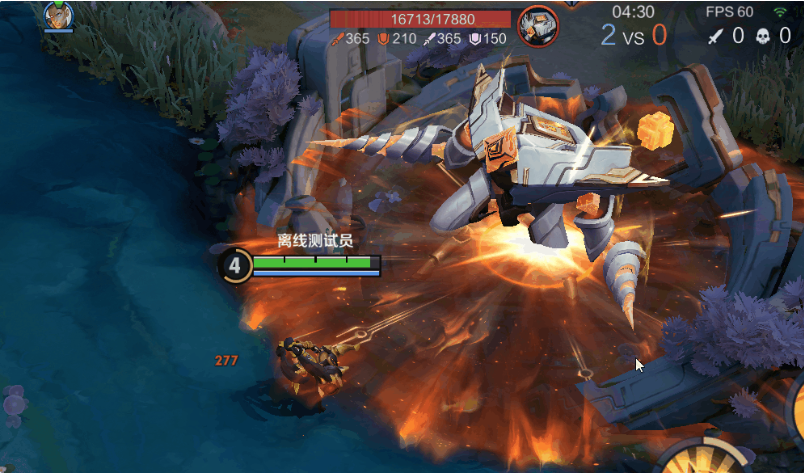Tap the hero portrait in the top-left corner
The height and width of the screenshot is (473, 804).
[58, 14]
